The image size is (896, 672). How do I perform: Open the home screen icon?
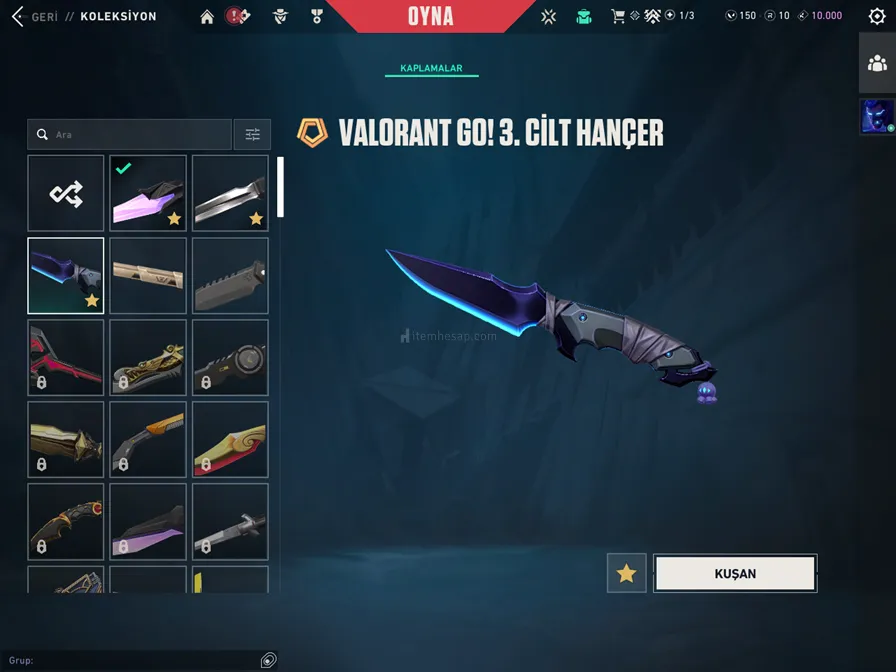(207, 16)
